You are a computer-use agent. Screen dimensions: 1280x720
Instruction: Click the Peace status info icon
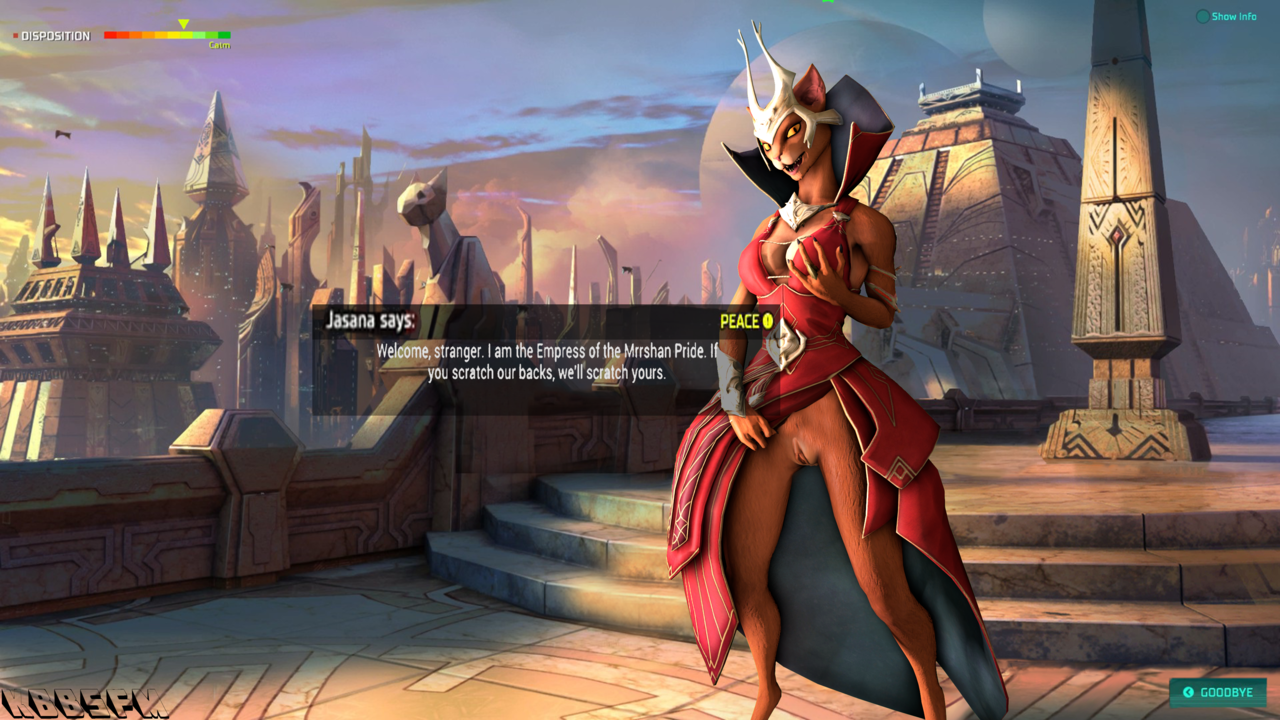point(768,321)
